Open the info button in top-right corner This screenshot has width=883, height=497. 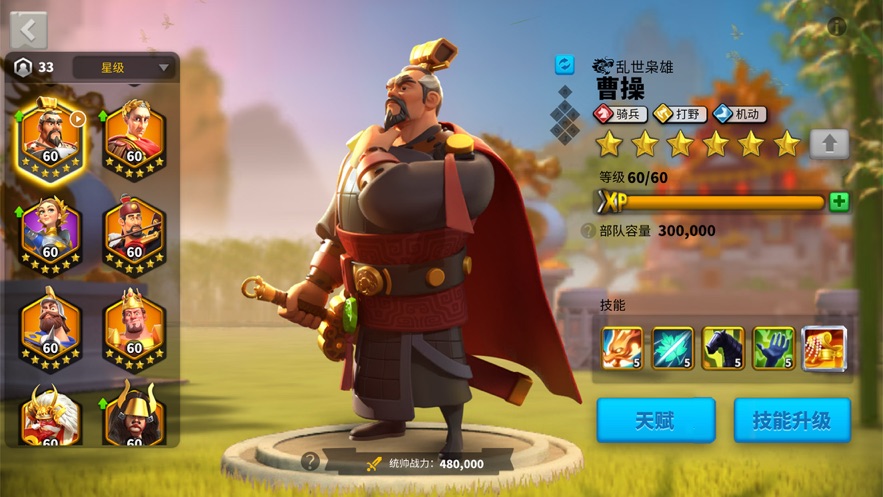coord(838,27)
